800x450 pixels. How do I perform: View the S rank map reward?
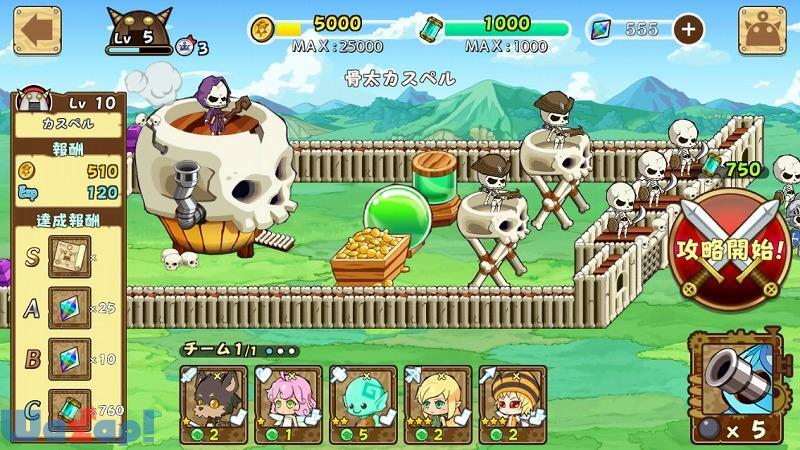tap(71, 257)
